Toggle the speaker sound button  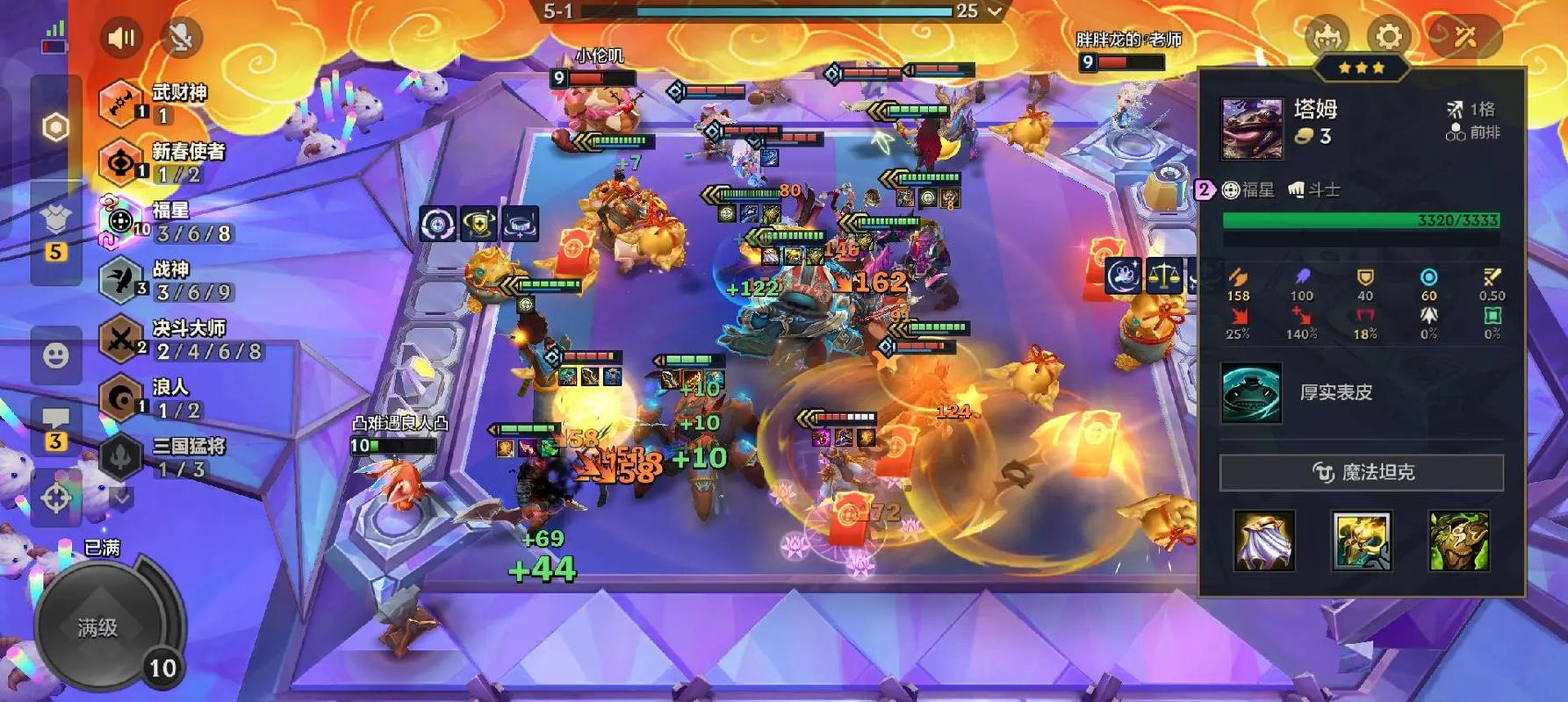(x=121, y=38)
